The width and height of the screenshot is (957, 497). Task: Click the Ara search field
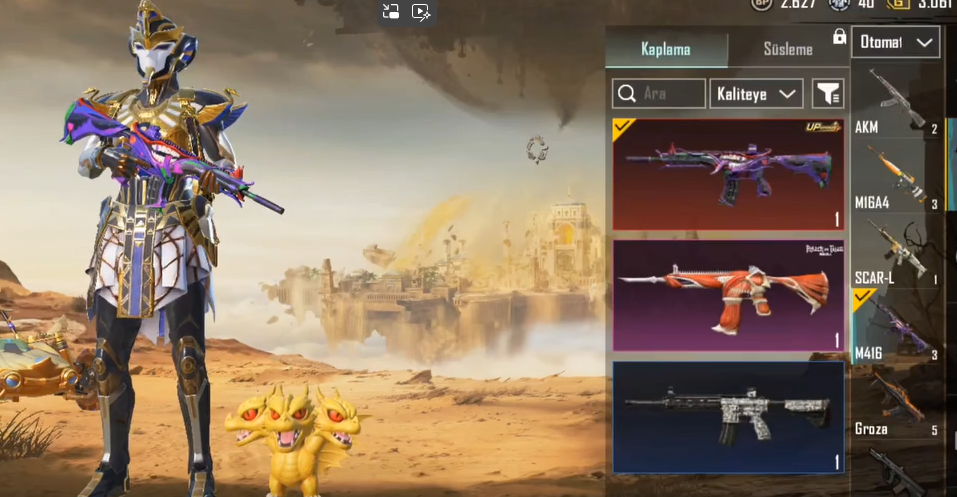tap(659, 94)
